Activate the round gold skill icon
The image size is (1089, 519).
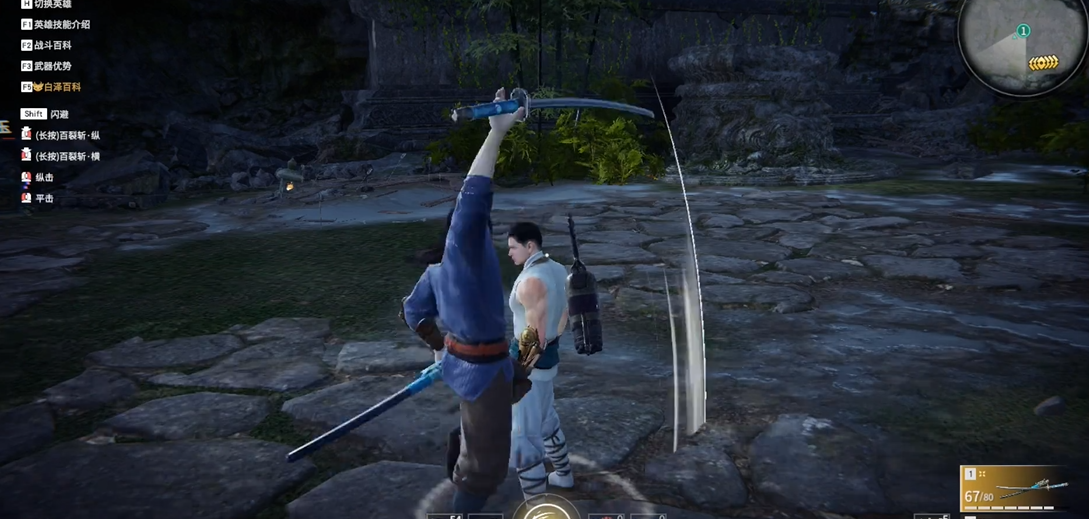tap(546, 509)
